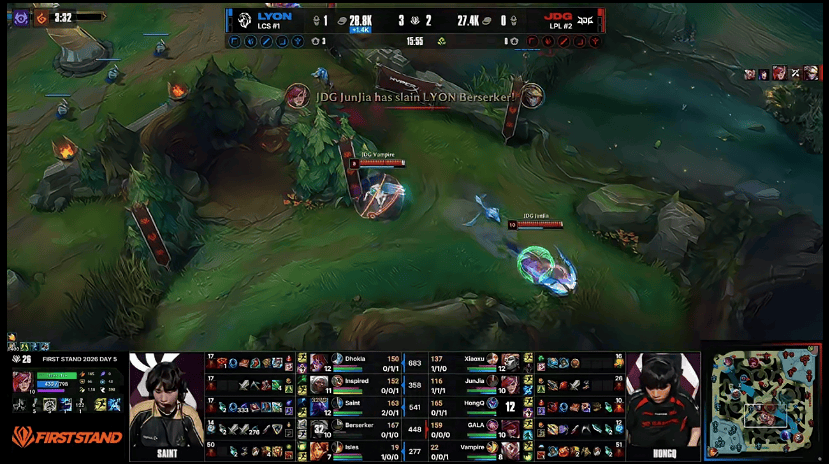
Task: Select Berserker's scoreboard row
Action: (x=355, y=429)
